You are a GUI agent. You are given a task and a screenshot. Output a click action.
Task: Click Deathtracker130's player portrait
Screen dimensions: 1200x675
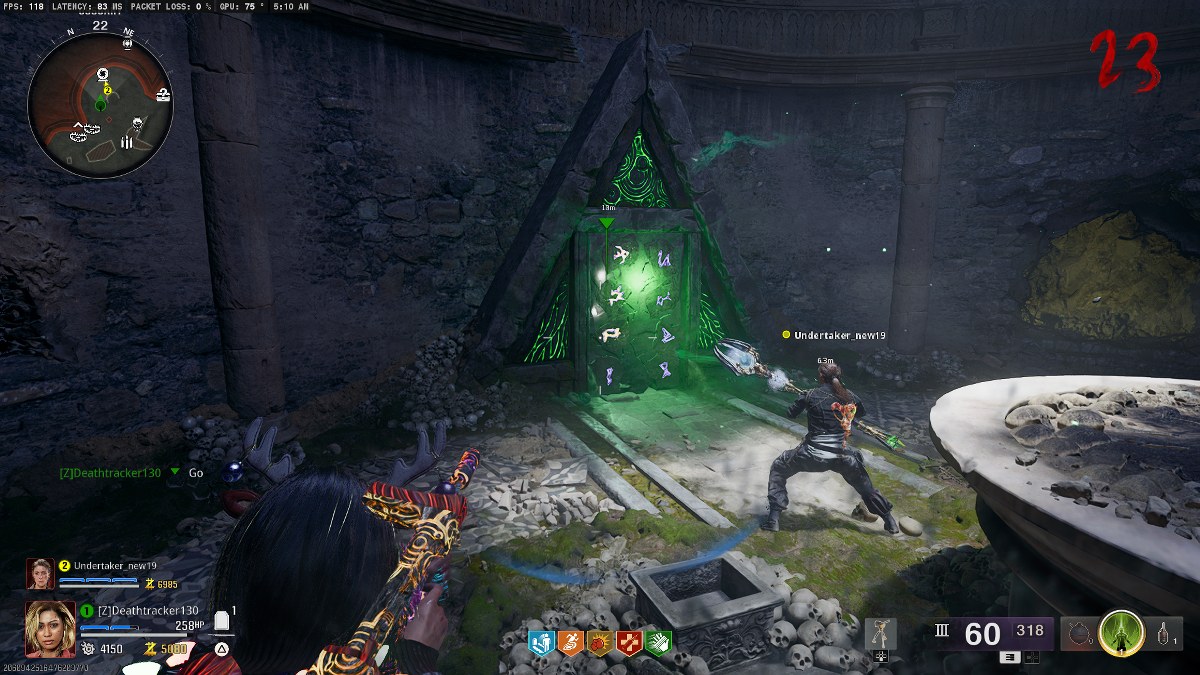coord(50,628)
